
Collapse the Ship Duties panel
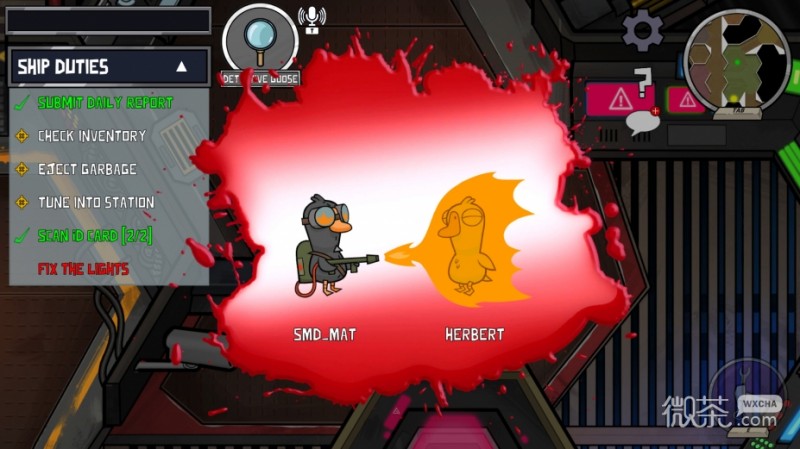click(181, 67)
